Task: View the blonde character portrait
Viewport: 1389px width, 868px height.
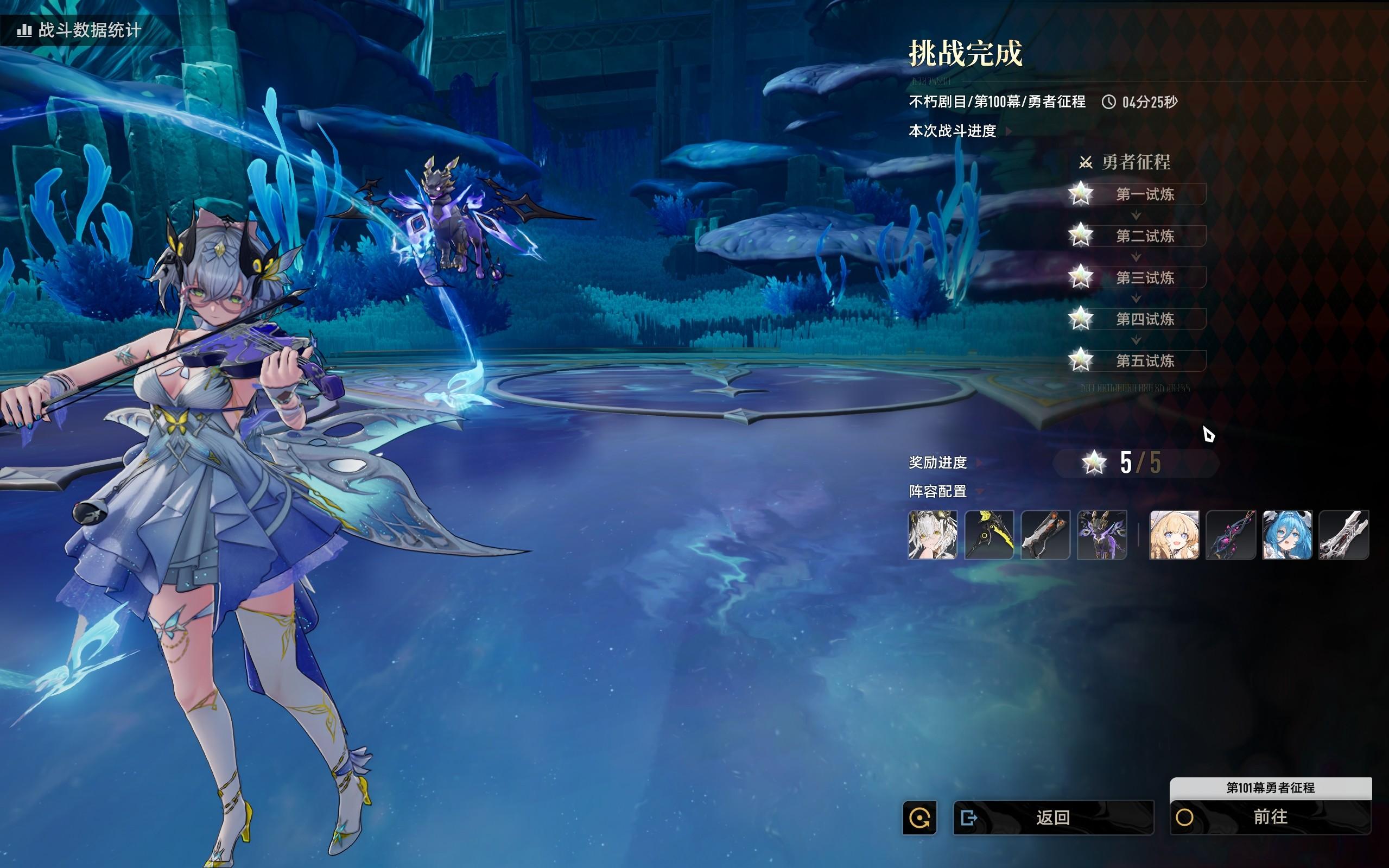Action: [1175, 535]
